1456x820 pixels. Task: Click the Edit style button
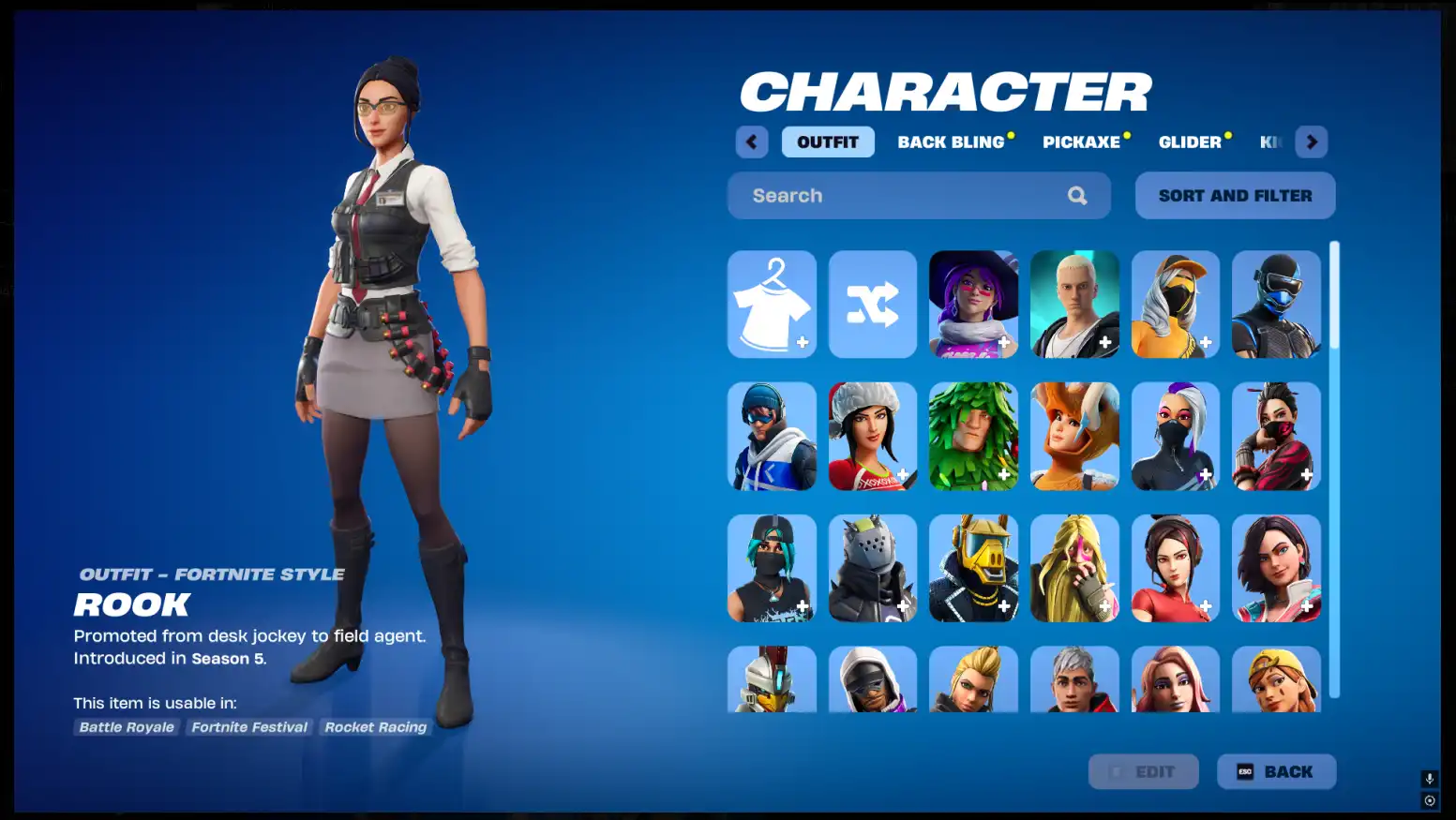click(x=1143, y=772)
